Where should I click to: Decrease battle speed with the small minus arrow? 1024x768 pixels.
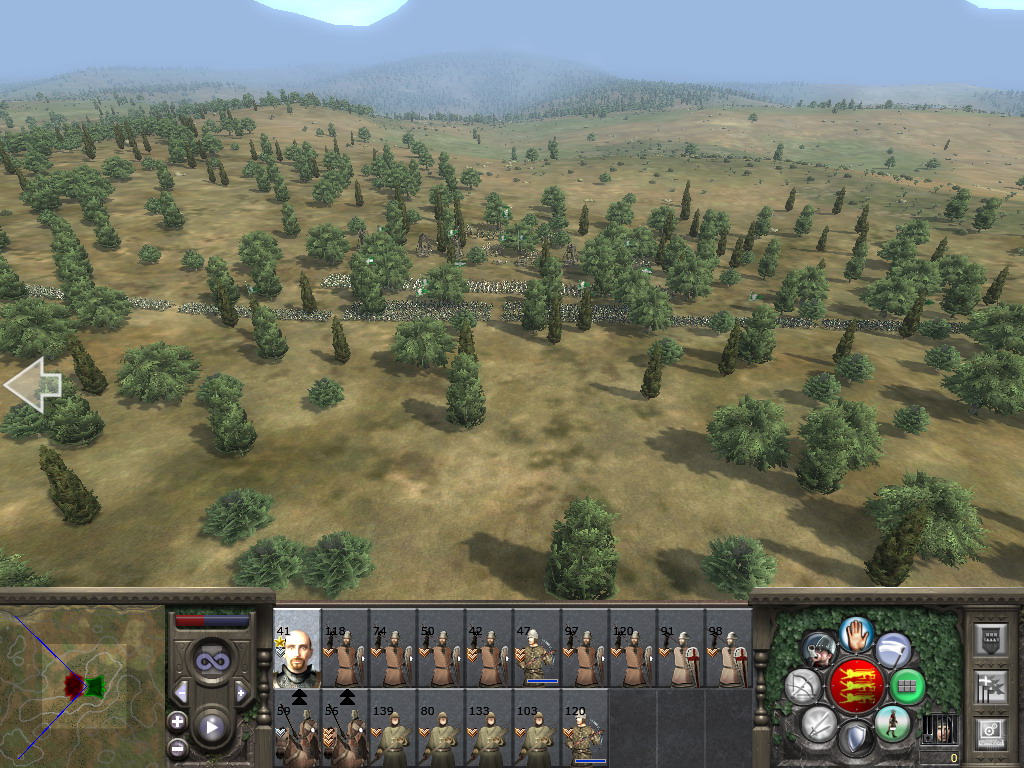(x=181, y=692)
